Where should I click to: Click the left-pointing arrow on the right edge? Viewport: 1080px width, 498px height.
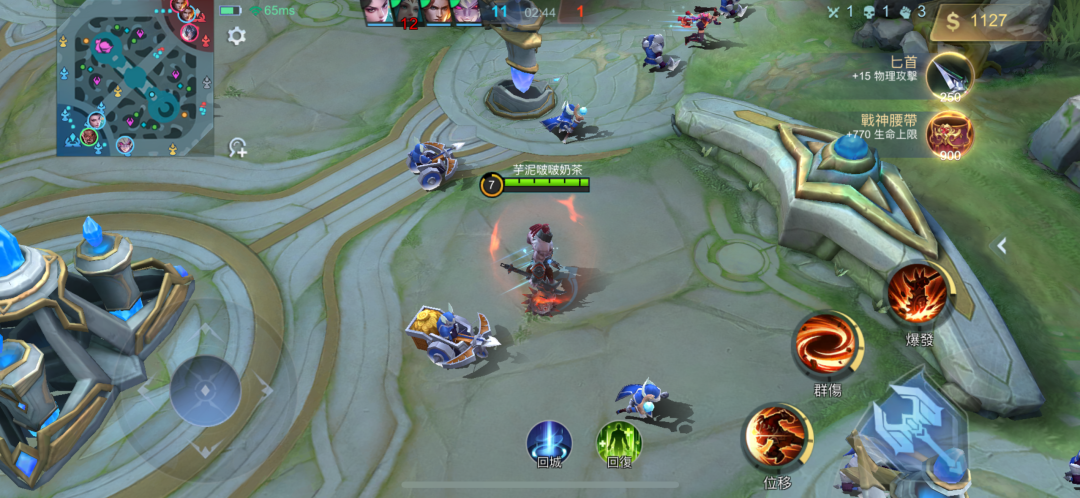pyautogui.click(x=1002, y=245)
